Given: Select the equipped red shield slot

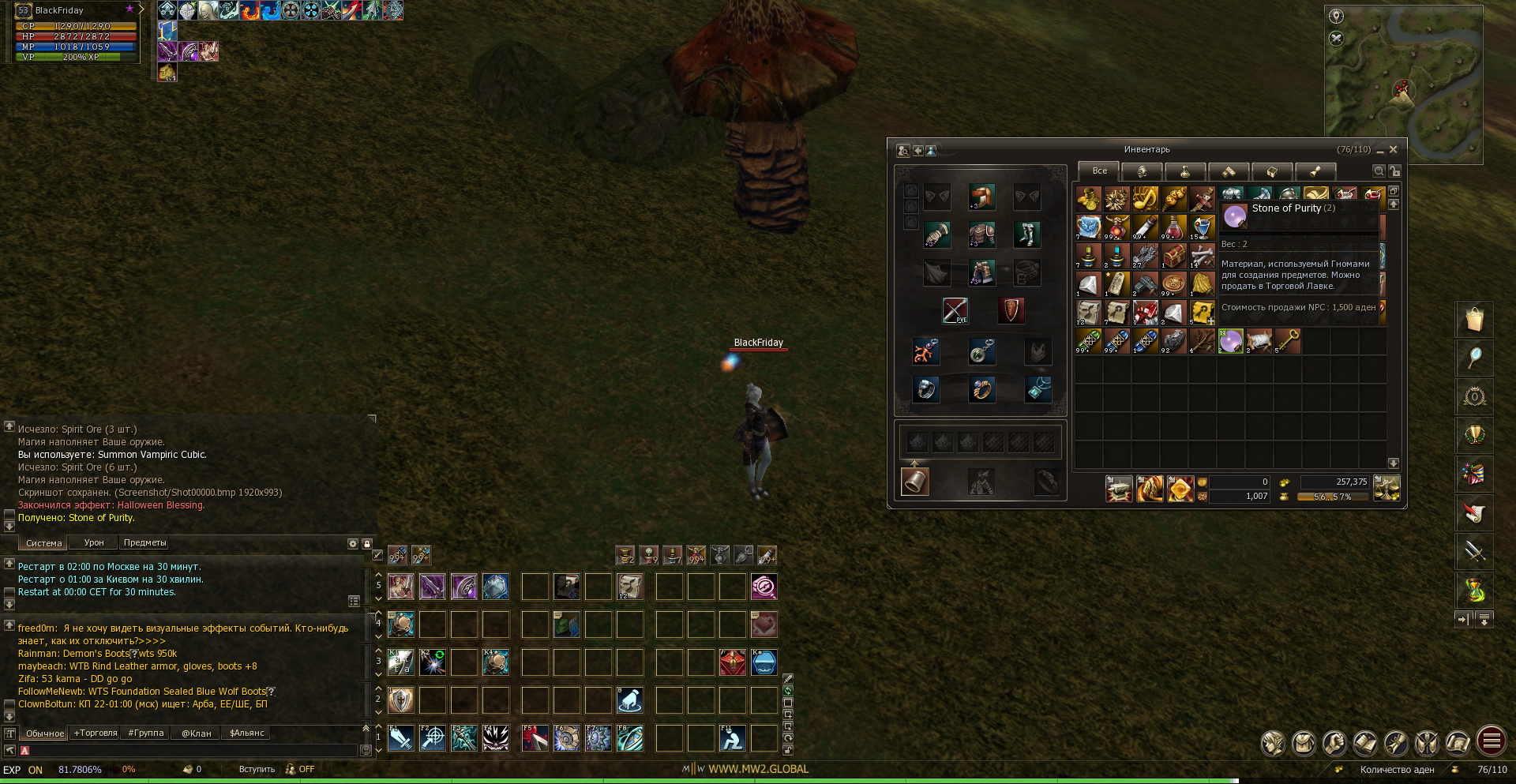Looking at the screenshot, I should 1011,310.
